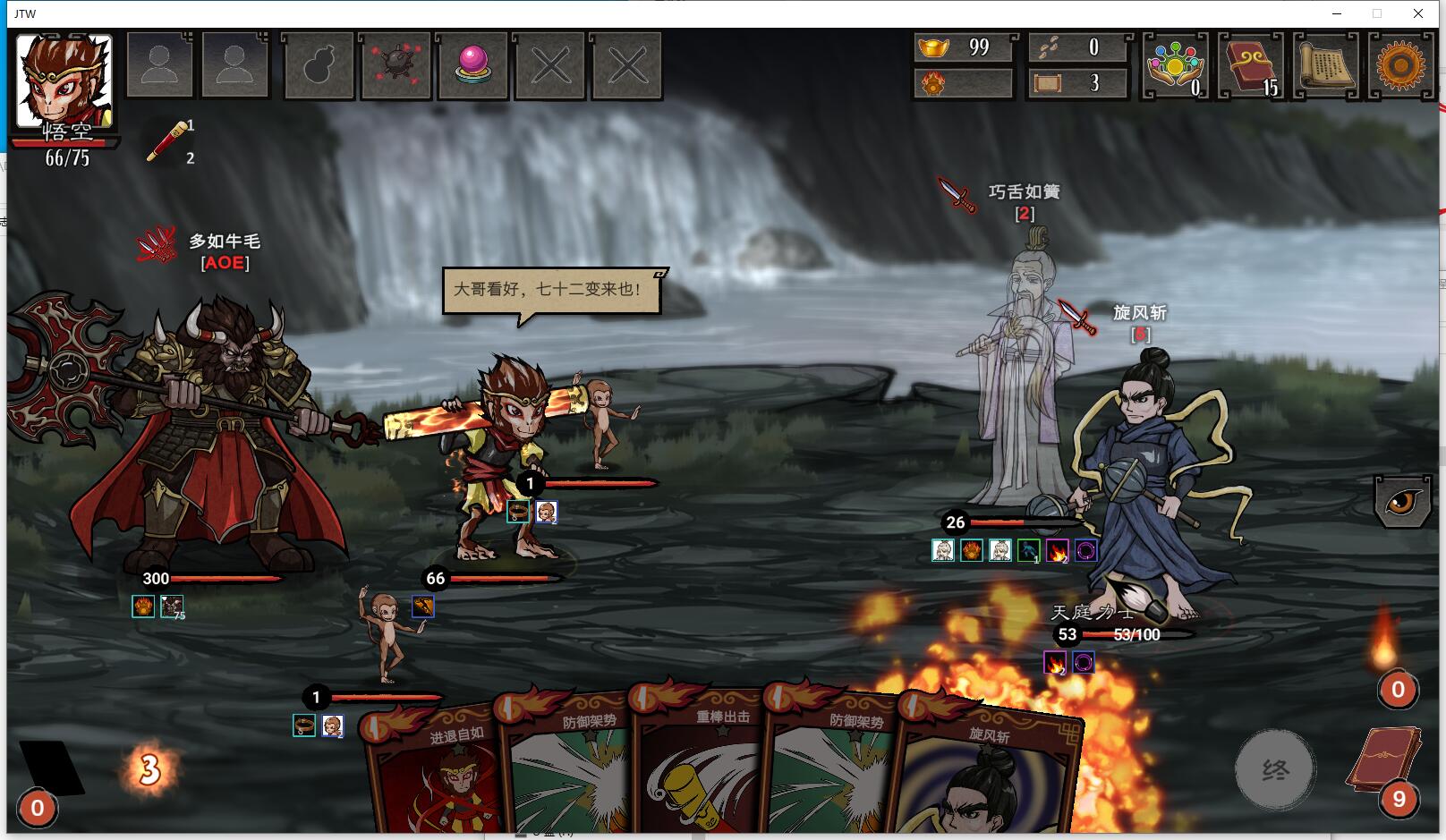Minimize the JTW window
Image resolution: width=1446 pixels, height=840 pixels.
[1337, 13]
